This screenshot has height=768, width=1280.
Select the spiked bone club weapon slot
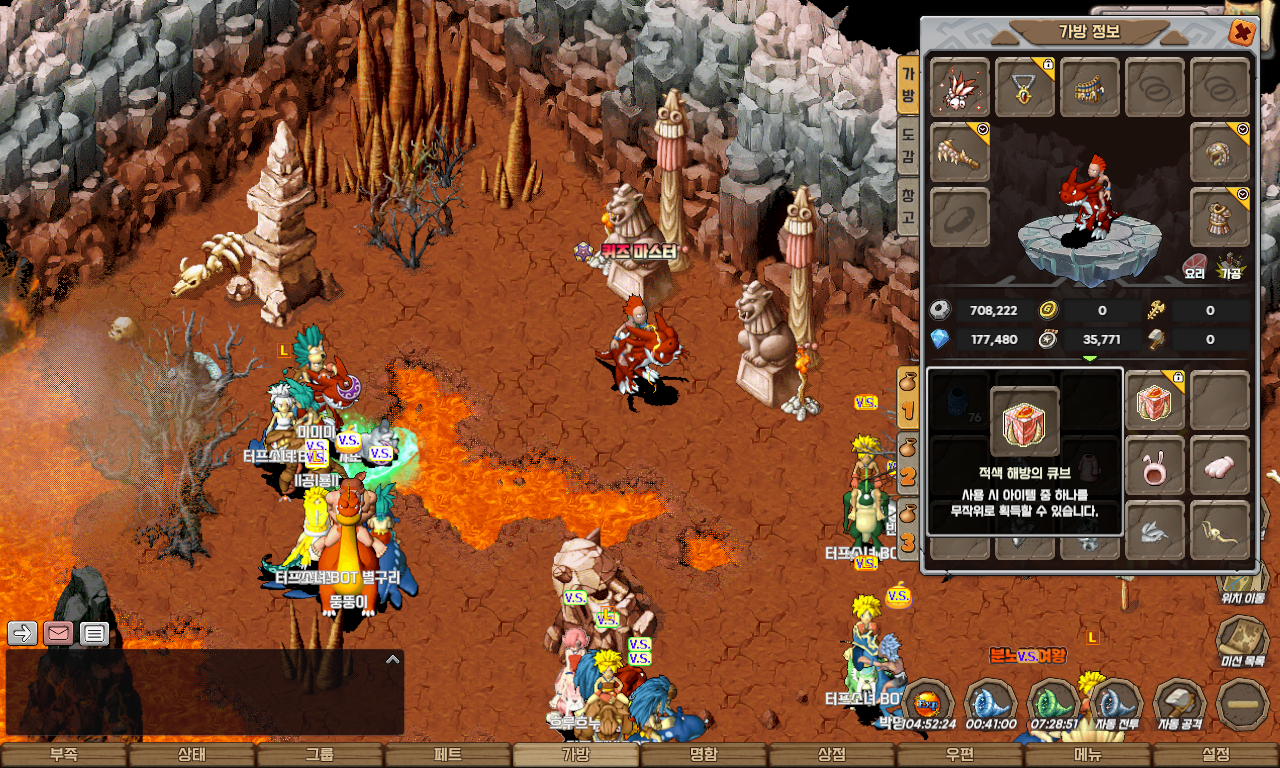(960, 153)
